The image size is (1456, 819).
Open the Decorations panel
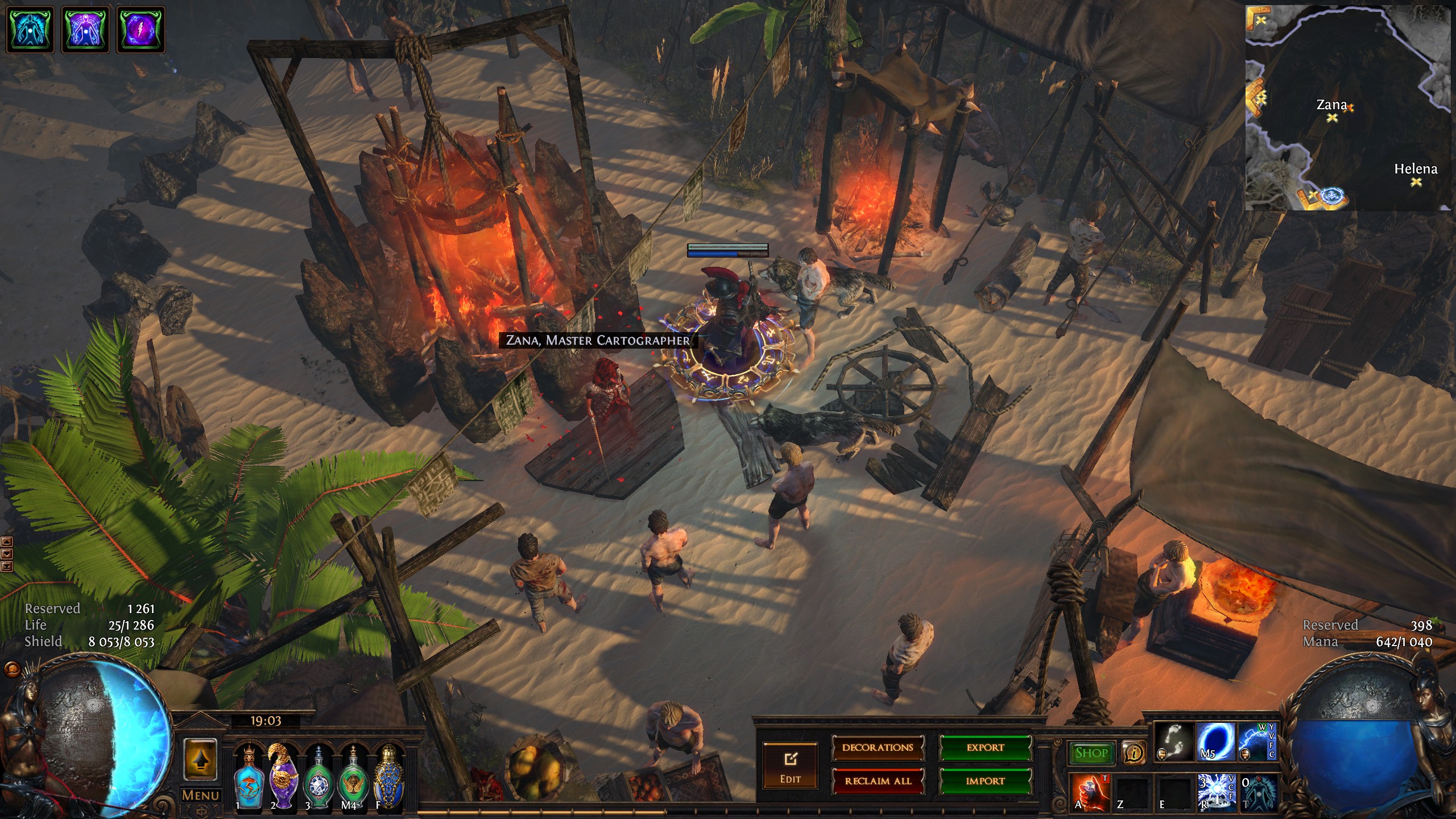878,748
